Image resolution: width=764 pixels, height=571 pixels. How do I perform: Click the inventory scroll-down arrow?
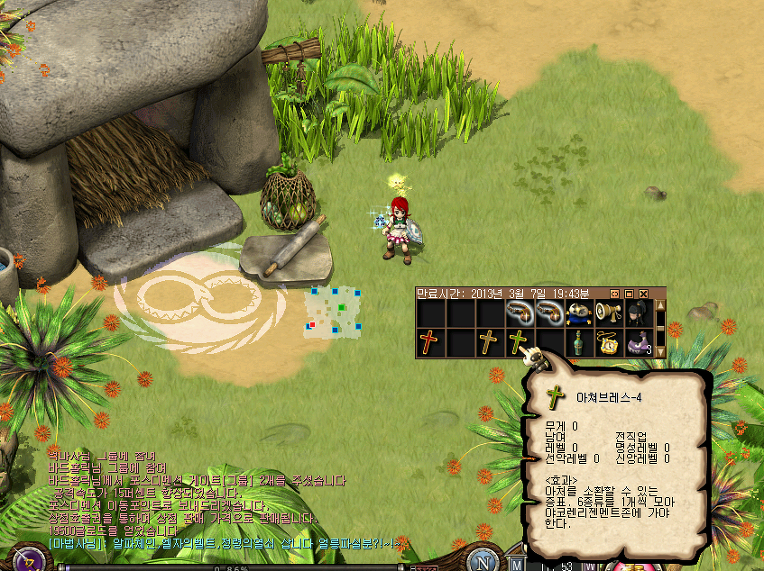point(660,352)
